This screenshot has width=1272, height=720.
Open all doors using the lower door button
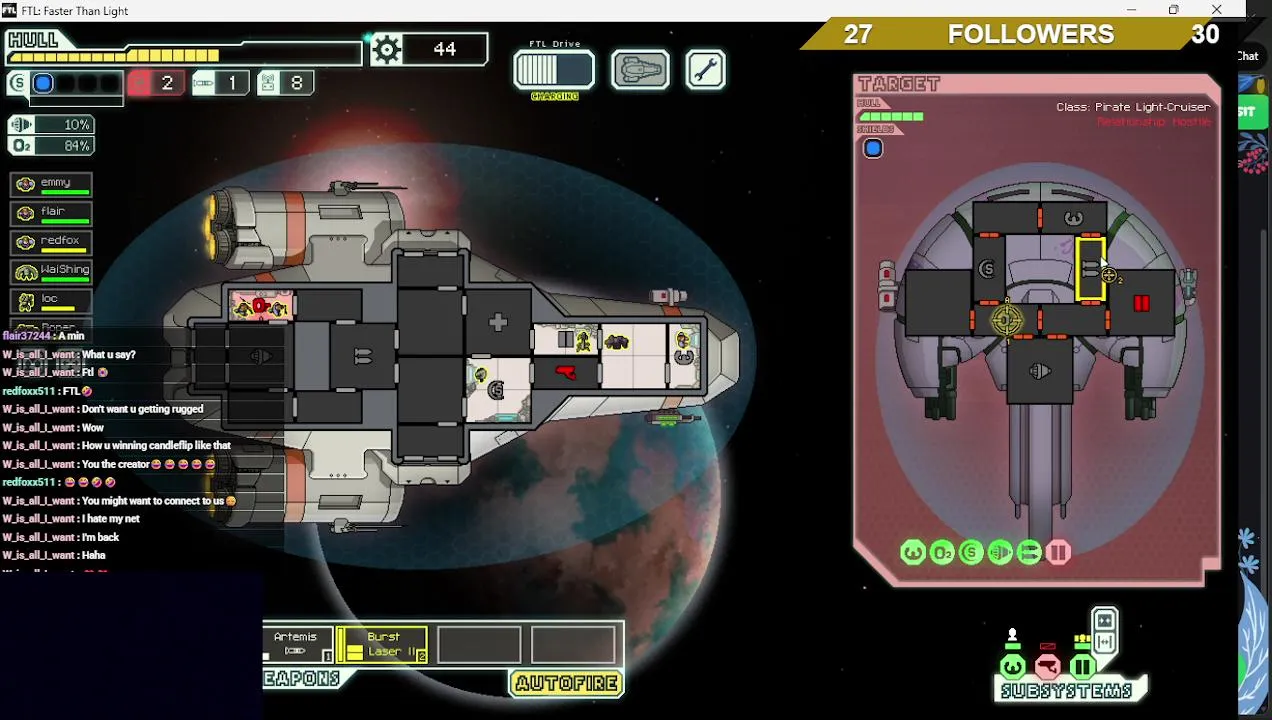tap(1104, 642)
